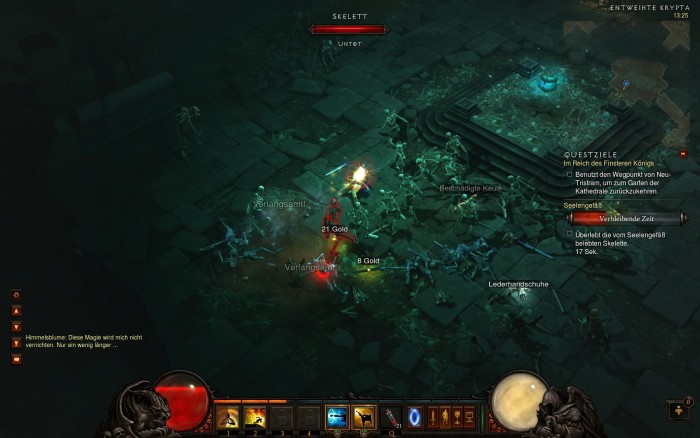Open the blue town portal
The height and width of the screenshot is (438, 700).
coord(414,416)
